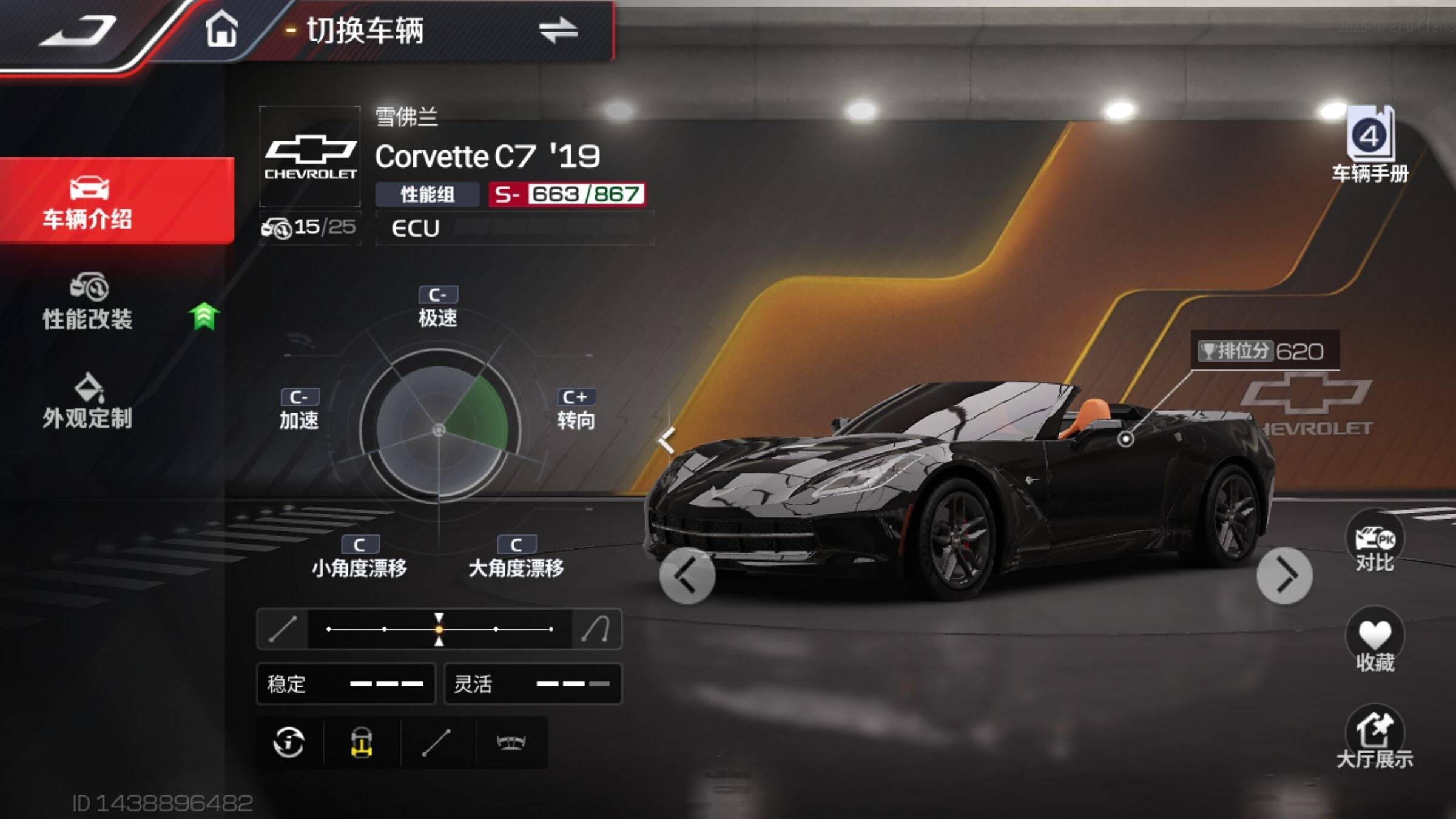Show the previous car

[687, 576]
